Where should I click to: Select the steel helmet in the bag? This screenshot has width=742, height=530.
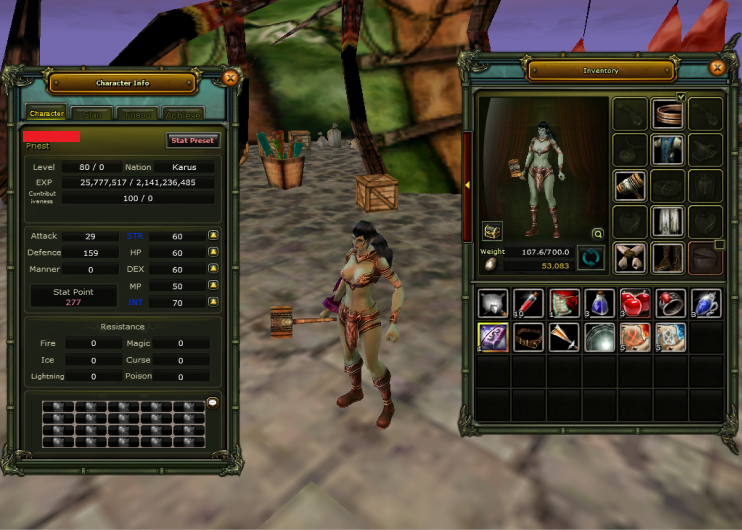point(492,303)
